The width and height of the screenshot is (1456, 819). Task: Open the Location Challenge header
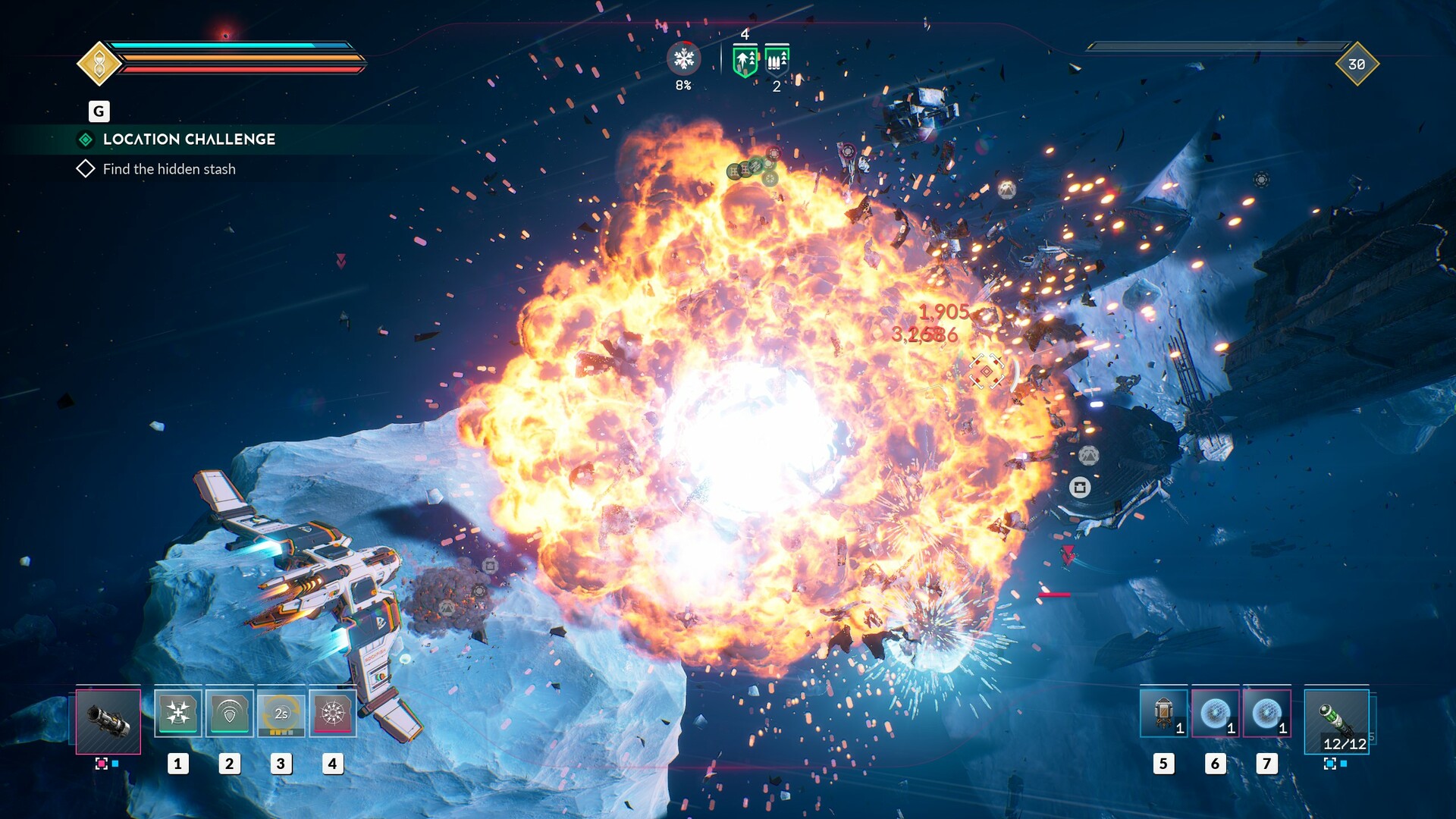188,139
